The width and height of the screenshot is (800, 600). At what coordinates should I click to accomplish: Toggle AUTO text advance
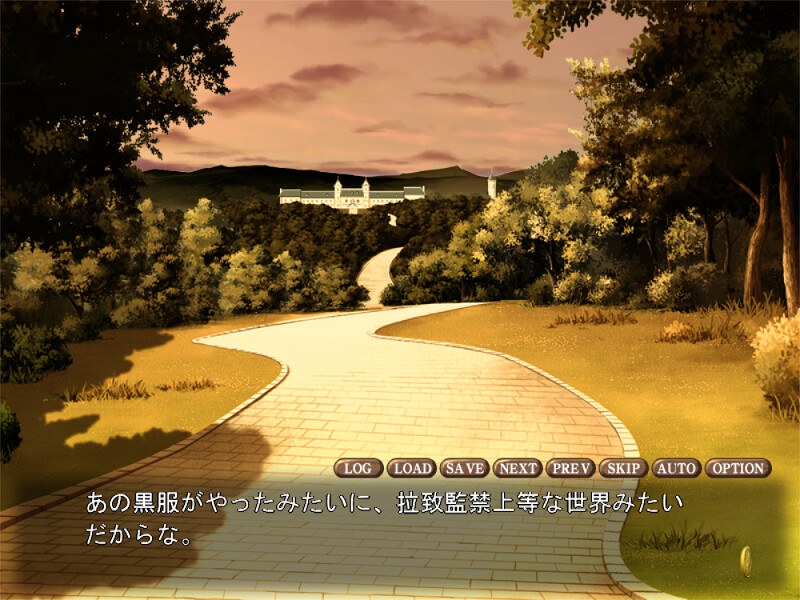[x=677, y=468]
